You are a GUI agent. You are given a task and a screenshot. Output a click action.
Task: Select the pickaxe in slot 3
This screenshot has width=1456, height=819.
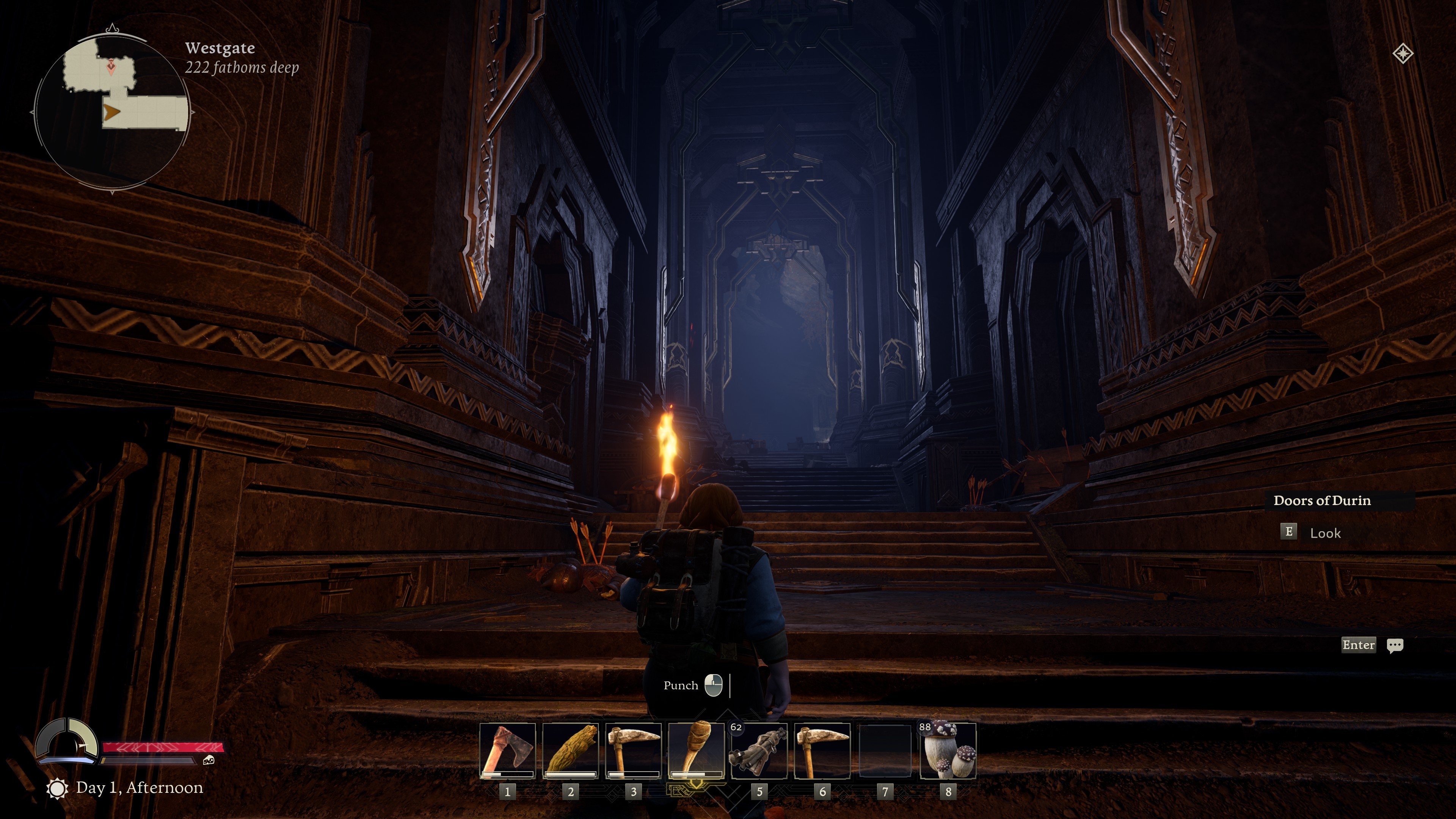click(633, 751)
